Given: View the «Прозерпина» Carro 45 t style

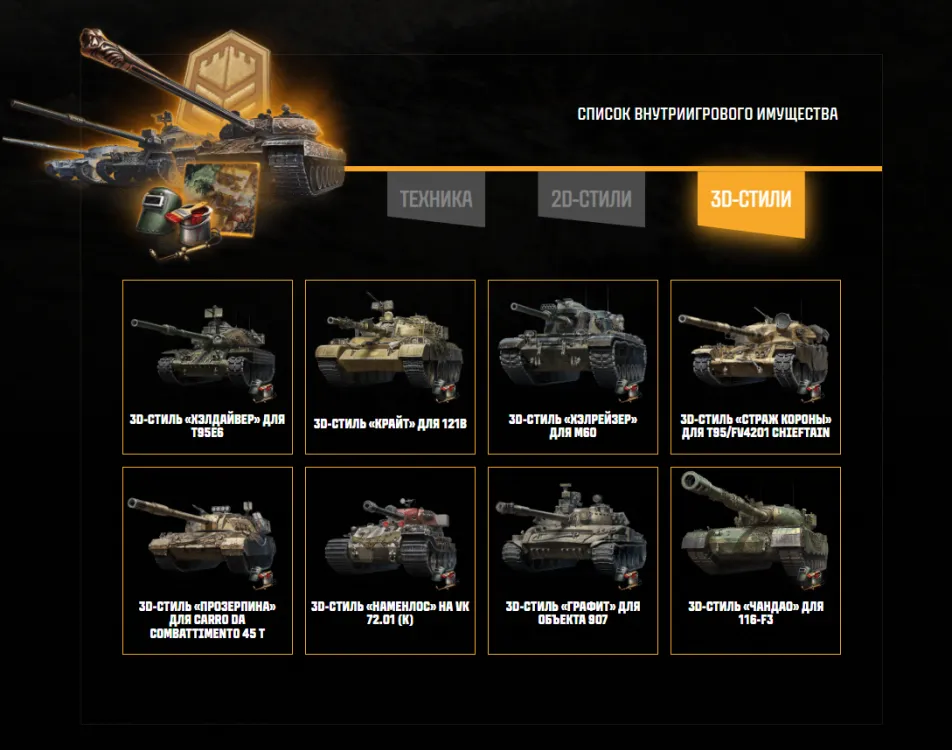Looking at the screenshot, I should coord(207,560).
